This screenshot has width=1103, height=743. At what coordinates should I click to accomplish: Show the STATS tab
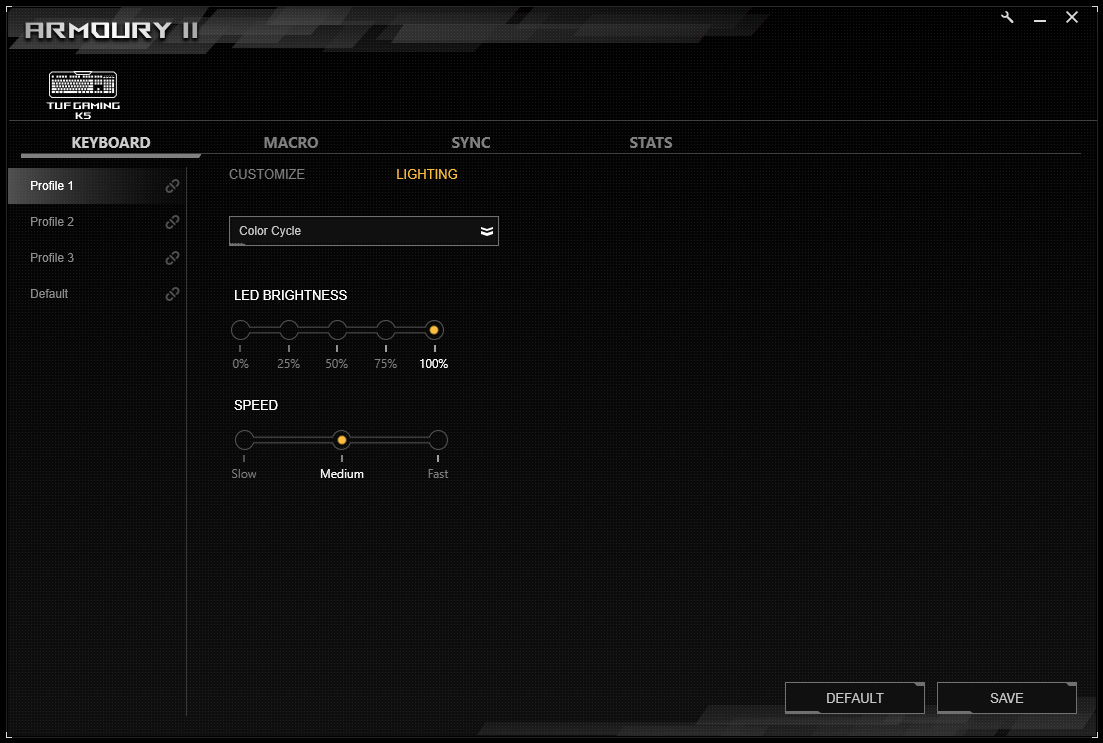pos(650,143)
